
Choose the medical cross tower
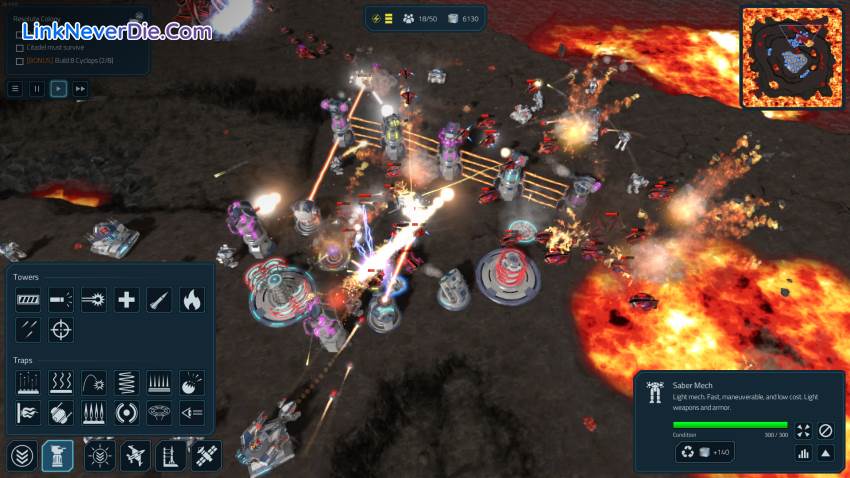[x=126, y=298]
